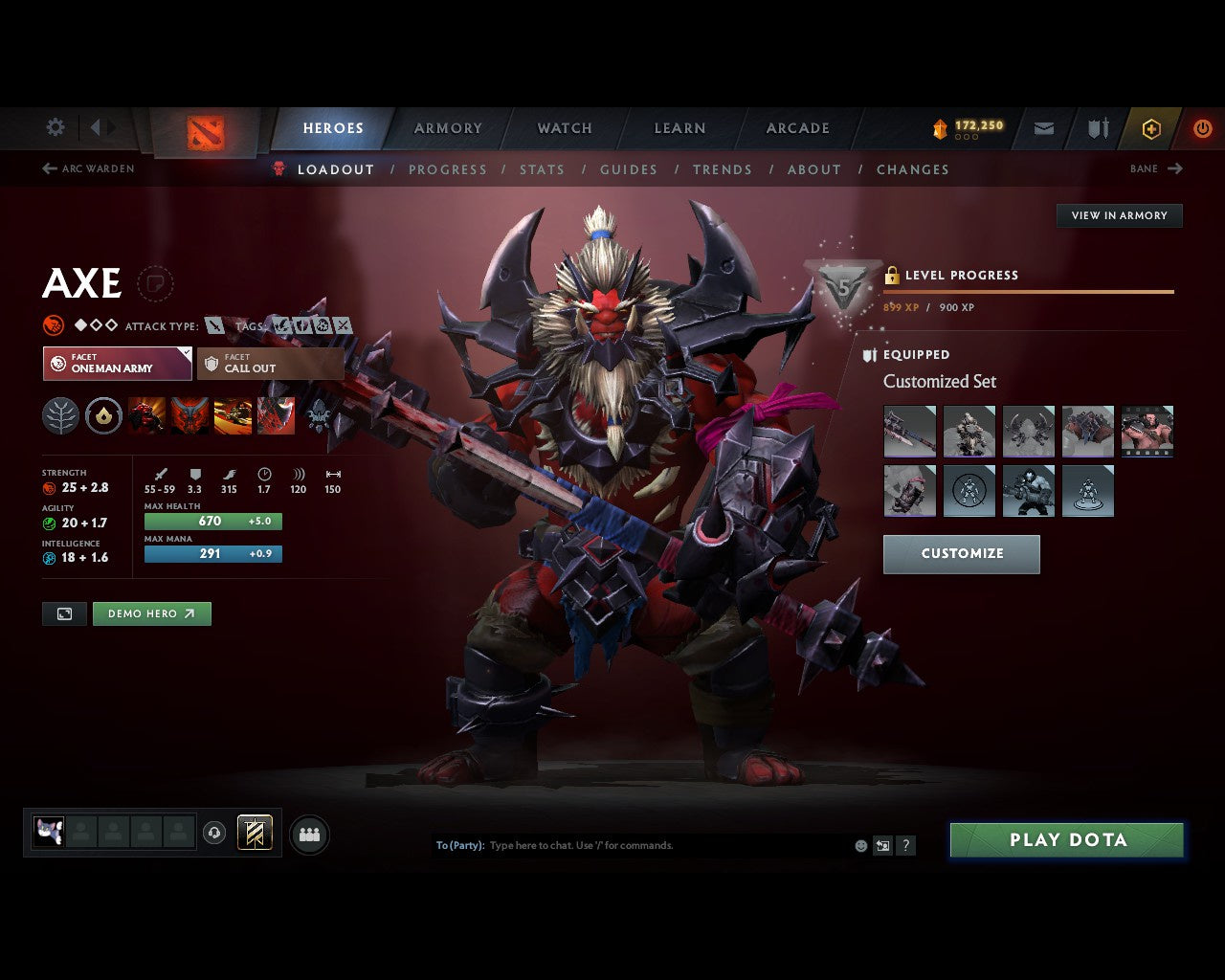Click the Customize button
This screenshot has width=1225, height=980.
[x=961, y=553]
